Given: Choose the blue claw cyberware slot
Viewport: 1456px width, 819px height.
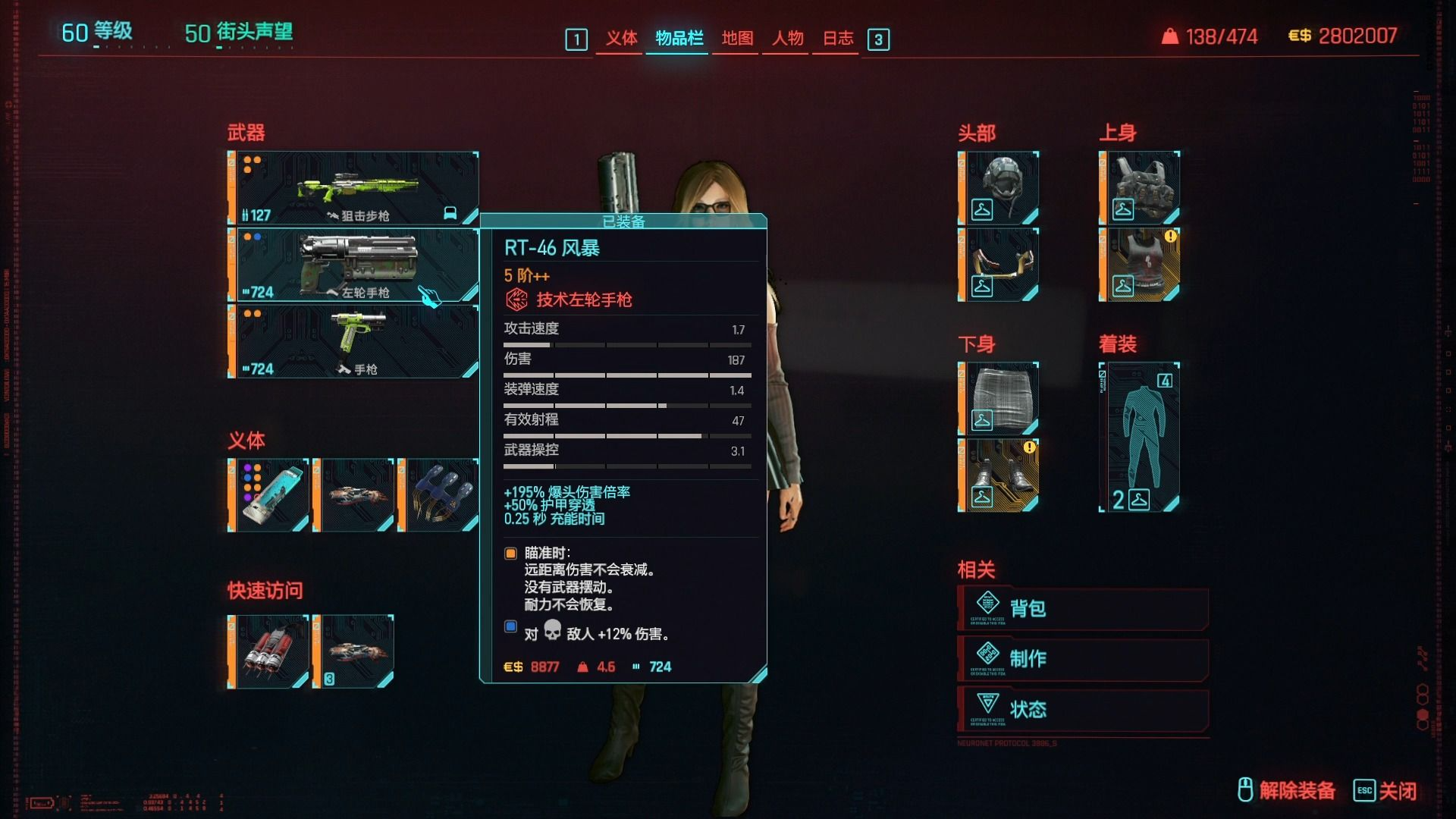Looking at the screenshot, I should (x=438, y=495).
